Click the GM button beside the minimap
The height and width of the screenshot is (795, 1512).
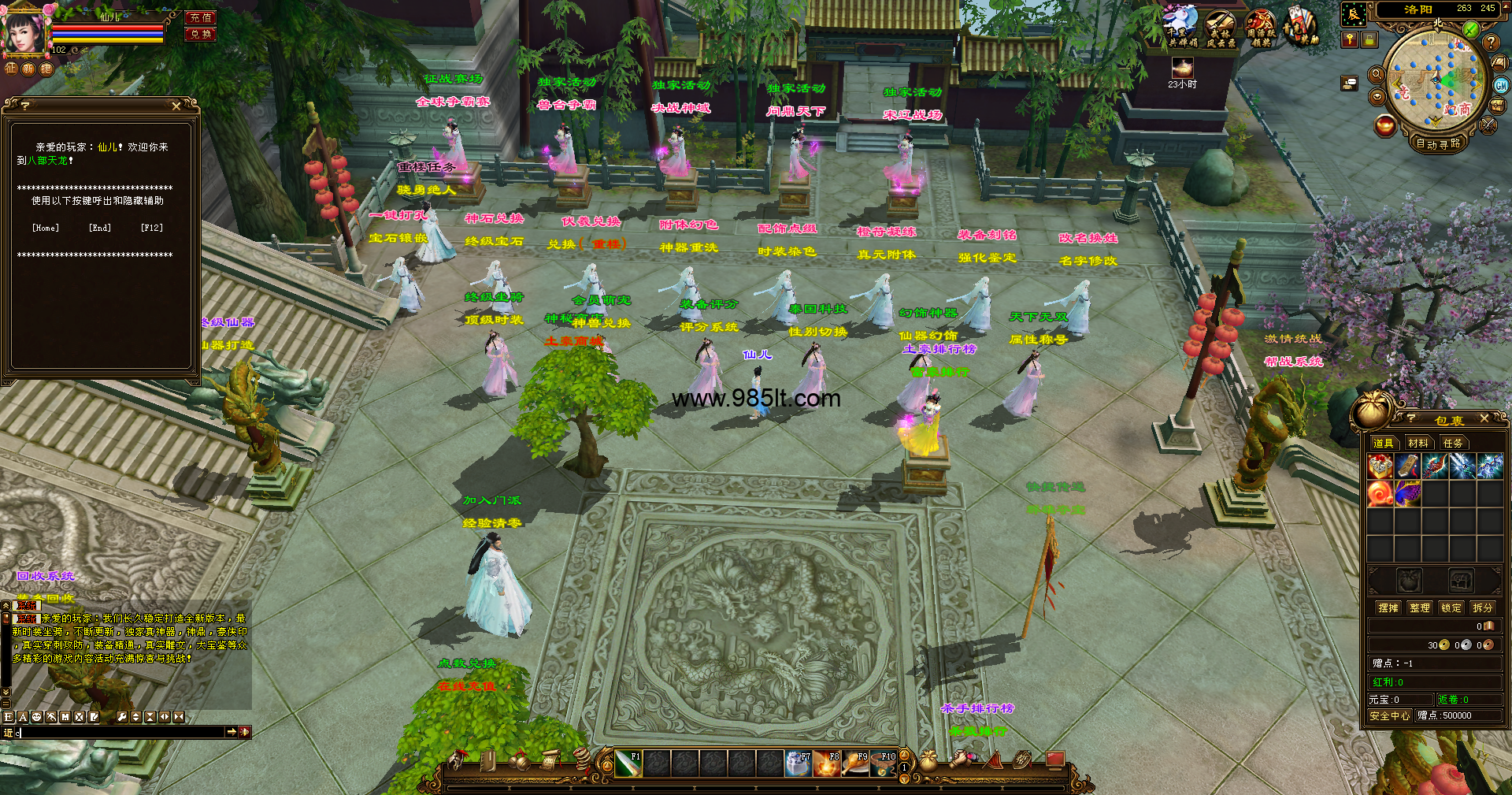[1501, 86]
